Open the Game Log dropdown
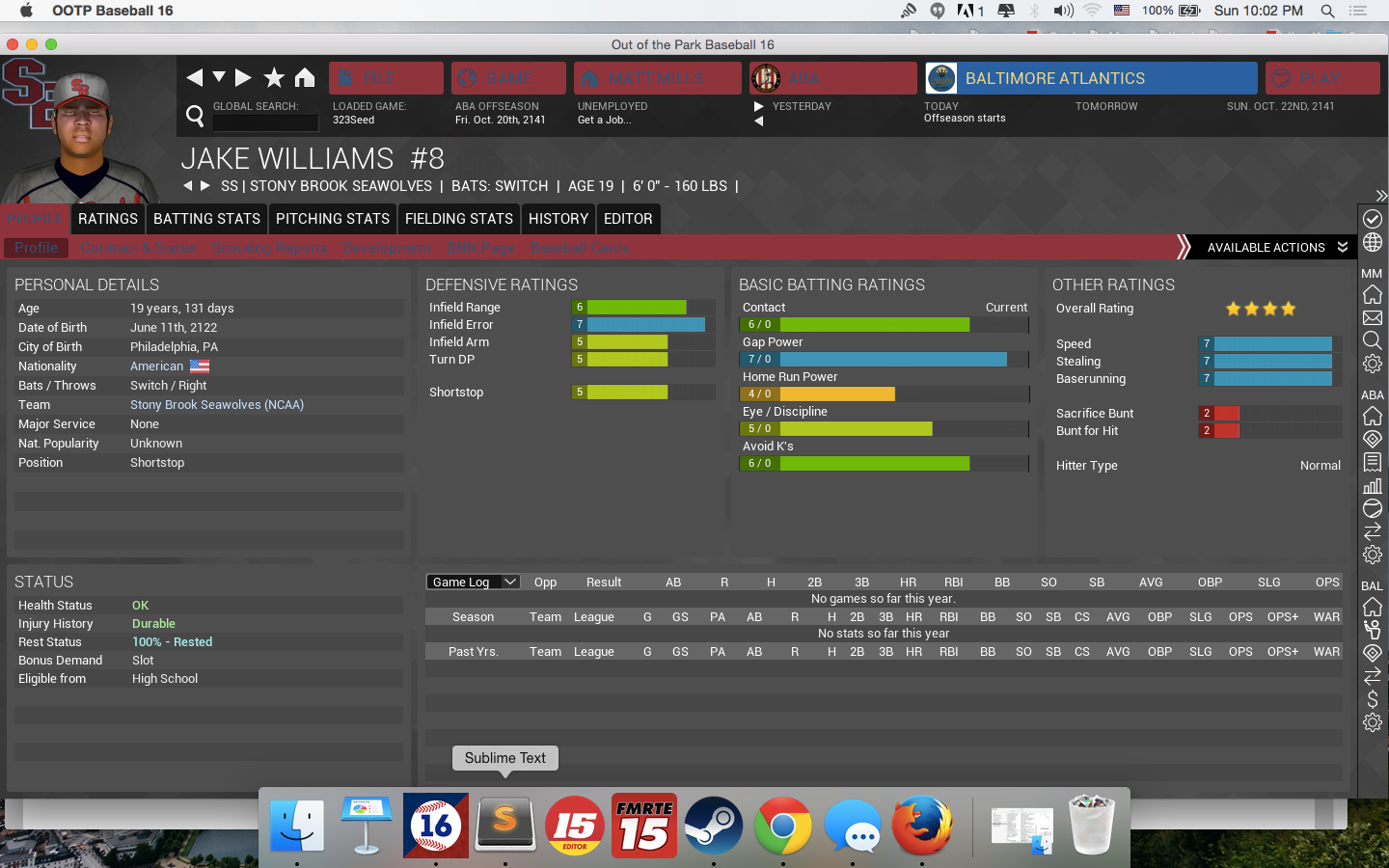The height and width of the screenshot is (868, 1389). point(474,582)
